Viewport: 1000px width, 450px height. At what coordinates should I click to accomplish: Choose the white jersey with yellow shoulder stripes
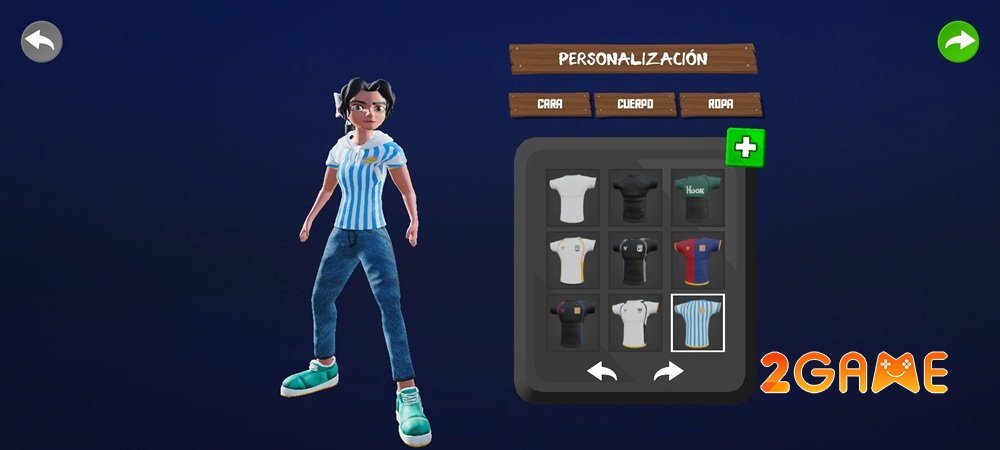tap(573, 260)
